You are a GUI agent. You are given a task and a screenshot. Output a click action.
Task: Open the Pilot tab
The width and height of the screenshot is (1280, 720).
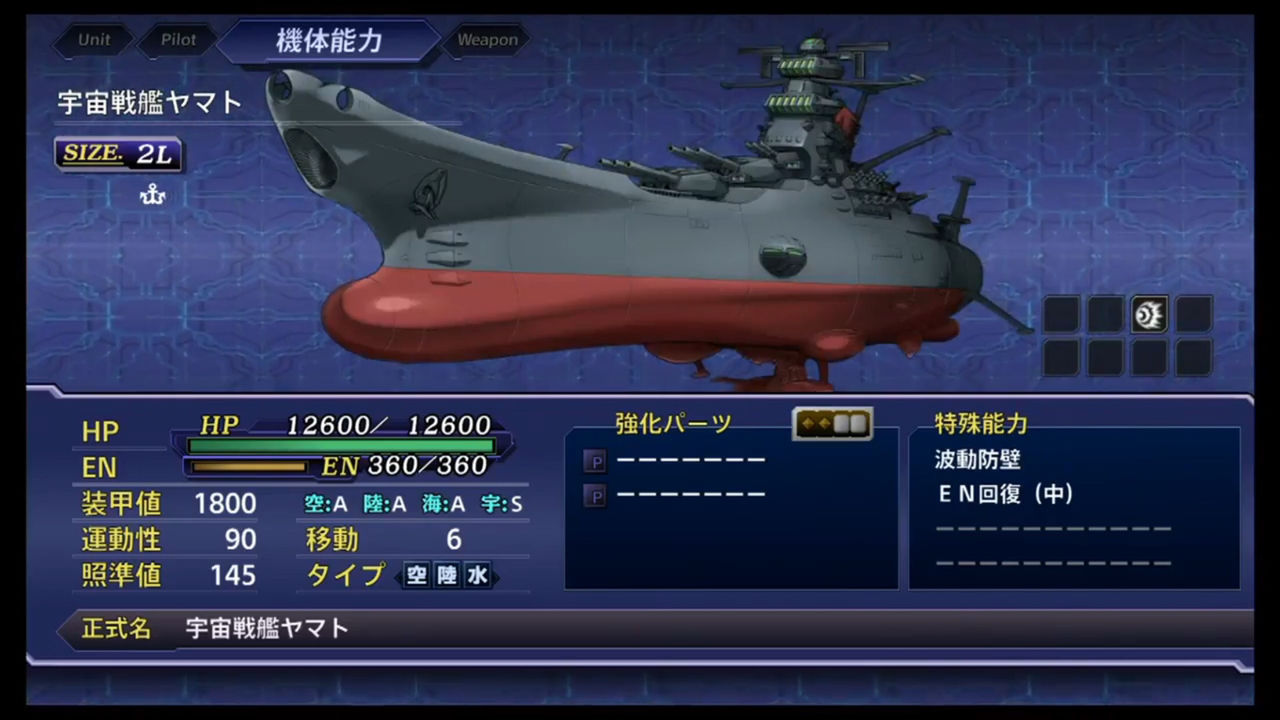point(178,41)
